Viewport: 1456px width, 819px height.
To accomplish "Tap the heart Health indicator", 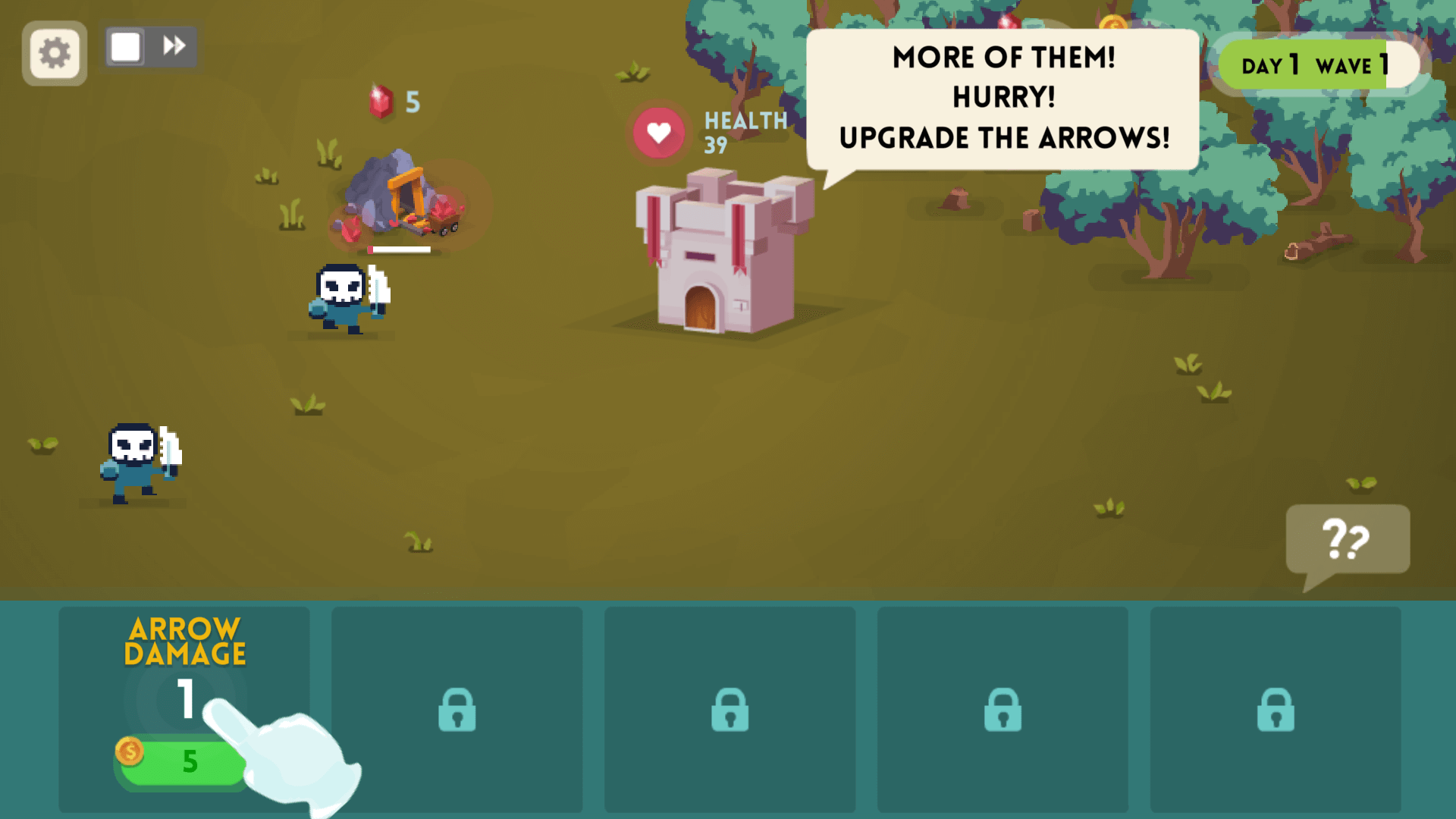I will 657,132.
